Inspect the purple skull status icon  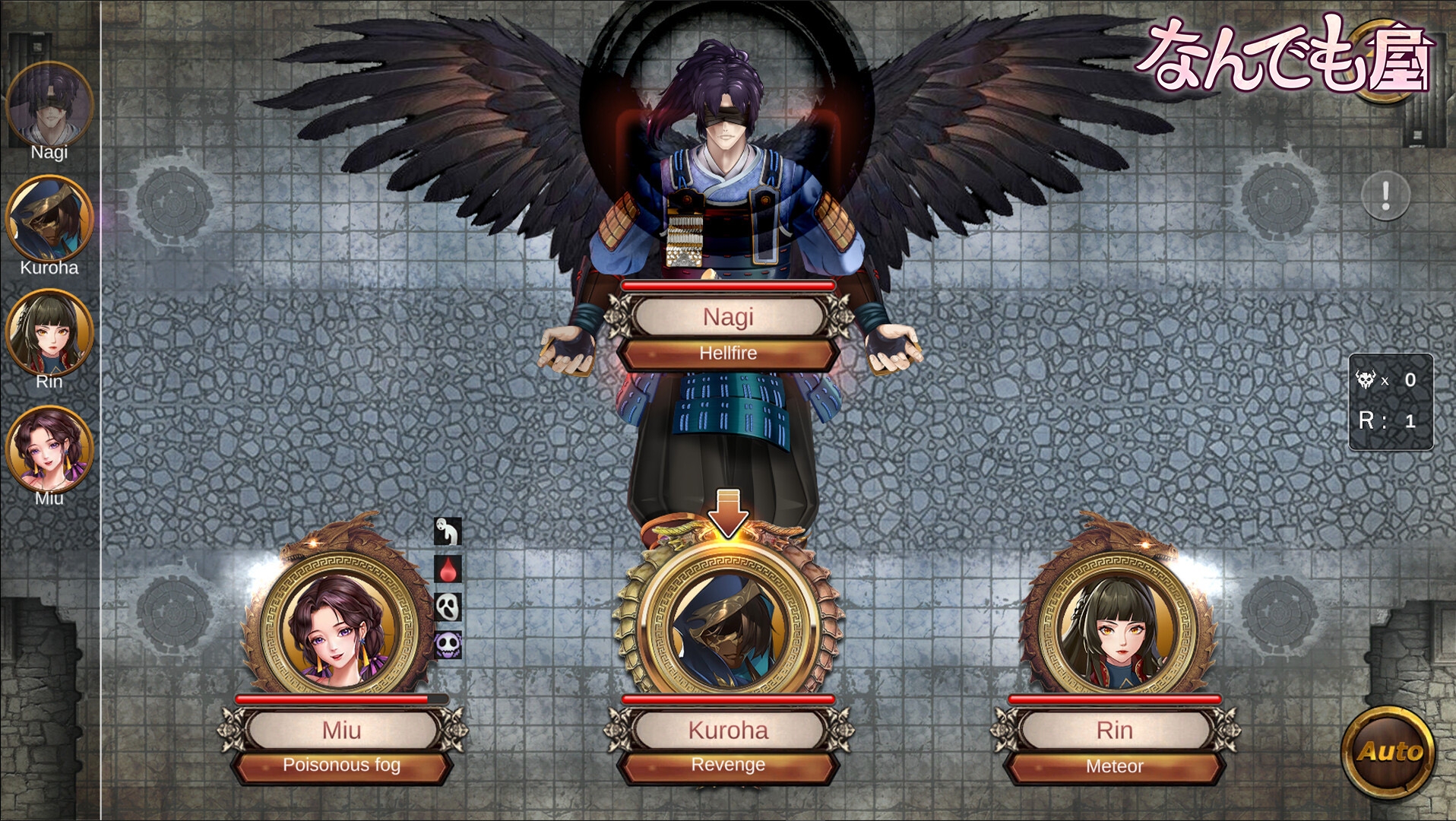point(448,645)
